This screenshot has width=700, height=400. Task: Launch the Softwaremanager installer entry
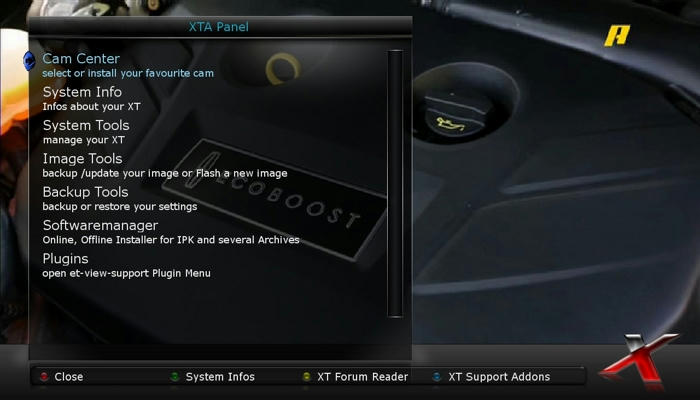point(100,226)
